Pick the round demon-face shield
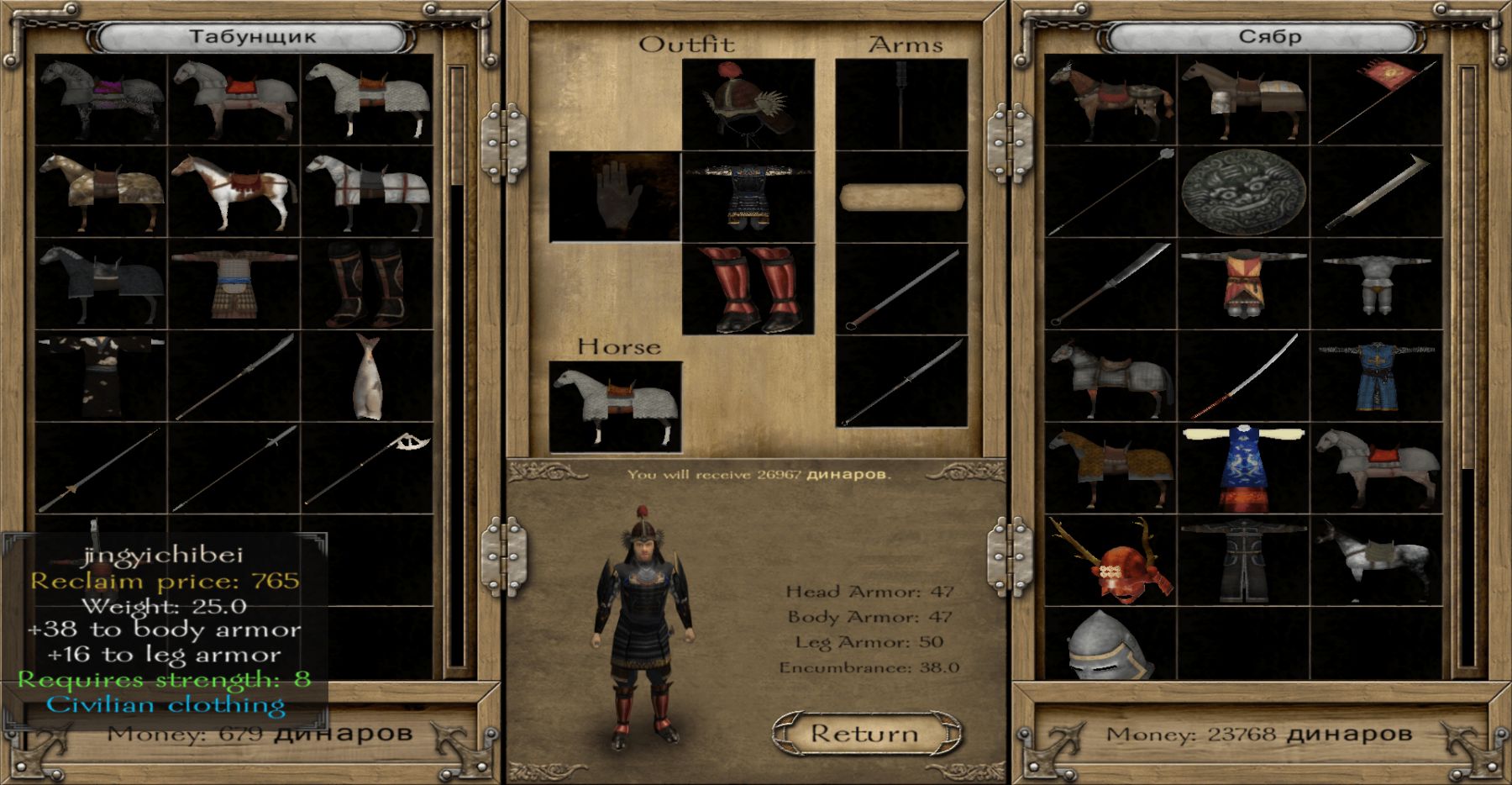 [1243, 192]
